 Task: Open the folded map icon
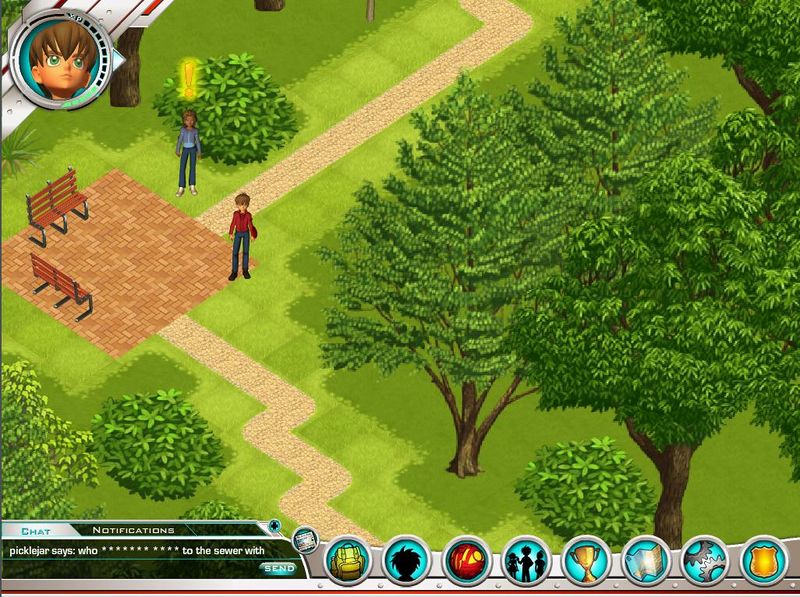coord(646,562)
